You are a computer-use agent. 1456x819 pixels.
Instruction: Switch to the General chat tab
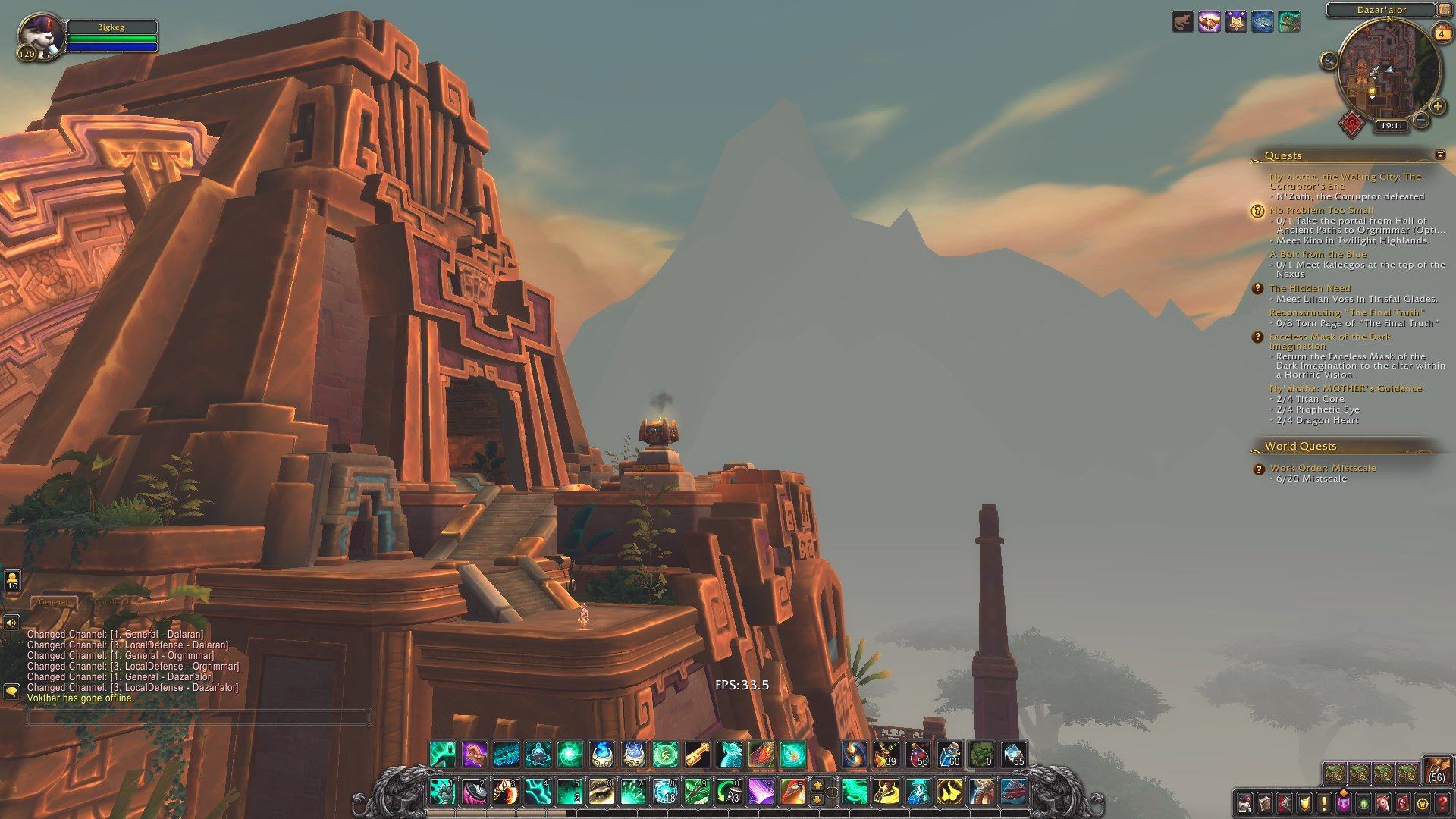pyautogui.click(x=53, y=601)
